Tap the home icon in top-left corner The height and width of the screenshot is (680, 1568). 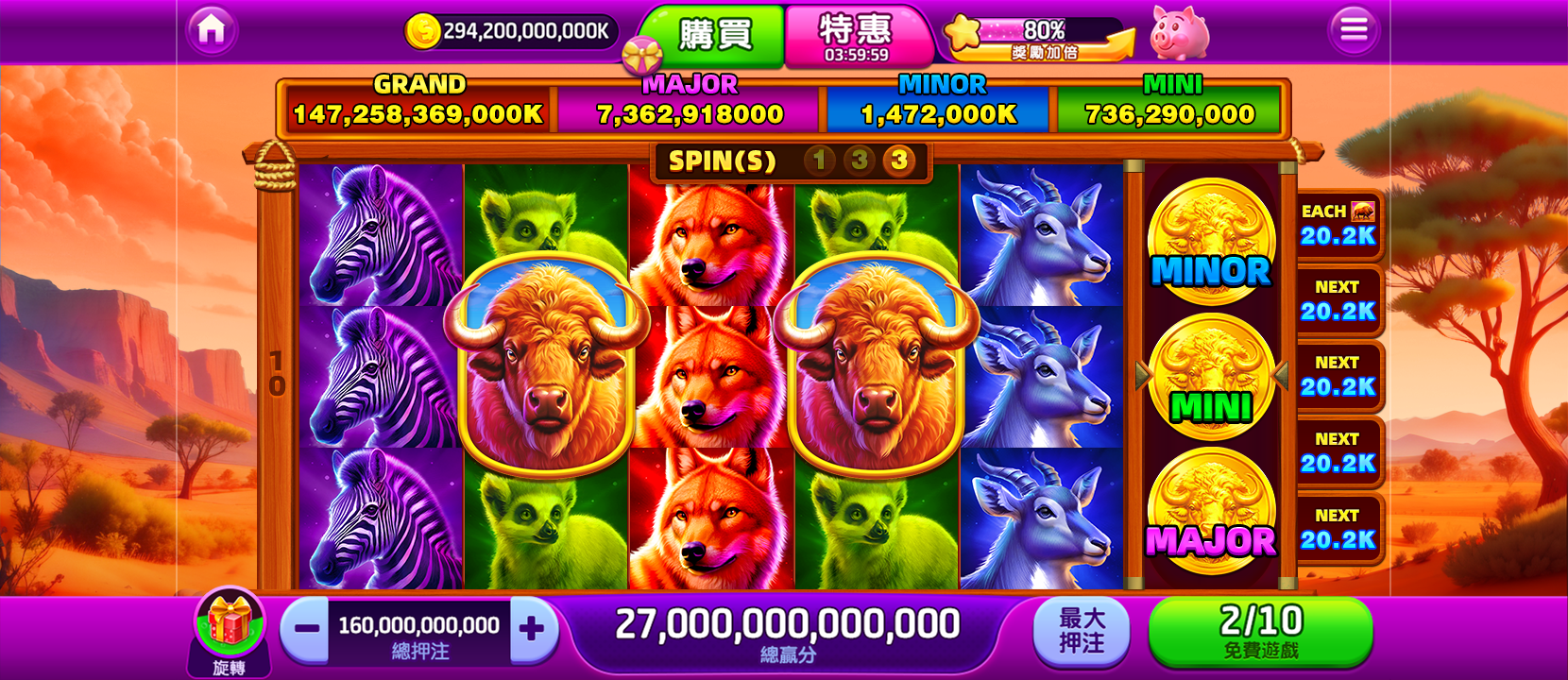tap(213, 29)
